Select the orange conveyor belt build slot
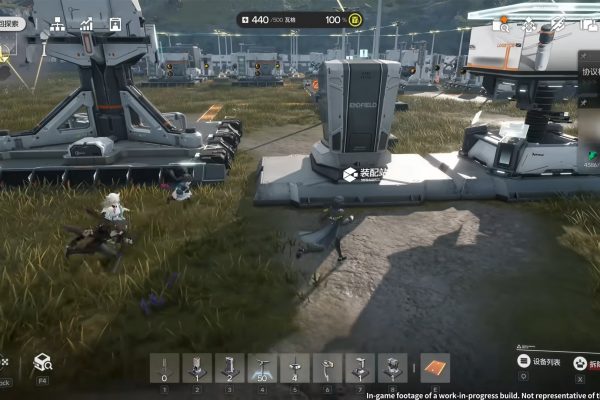The height and width of the screenshot is (400, 600). pos(435,367)
